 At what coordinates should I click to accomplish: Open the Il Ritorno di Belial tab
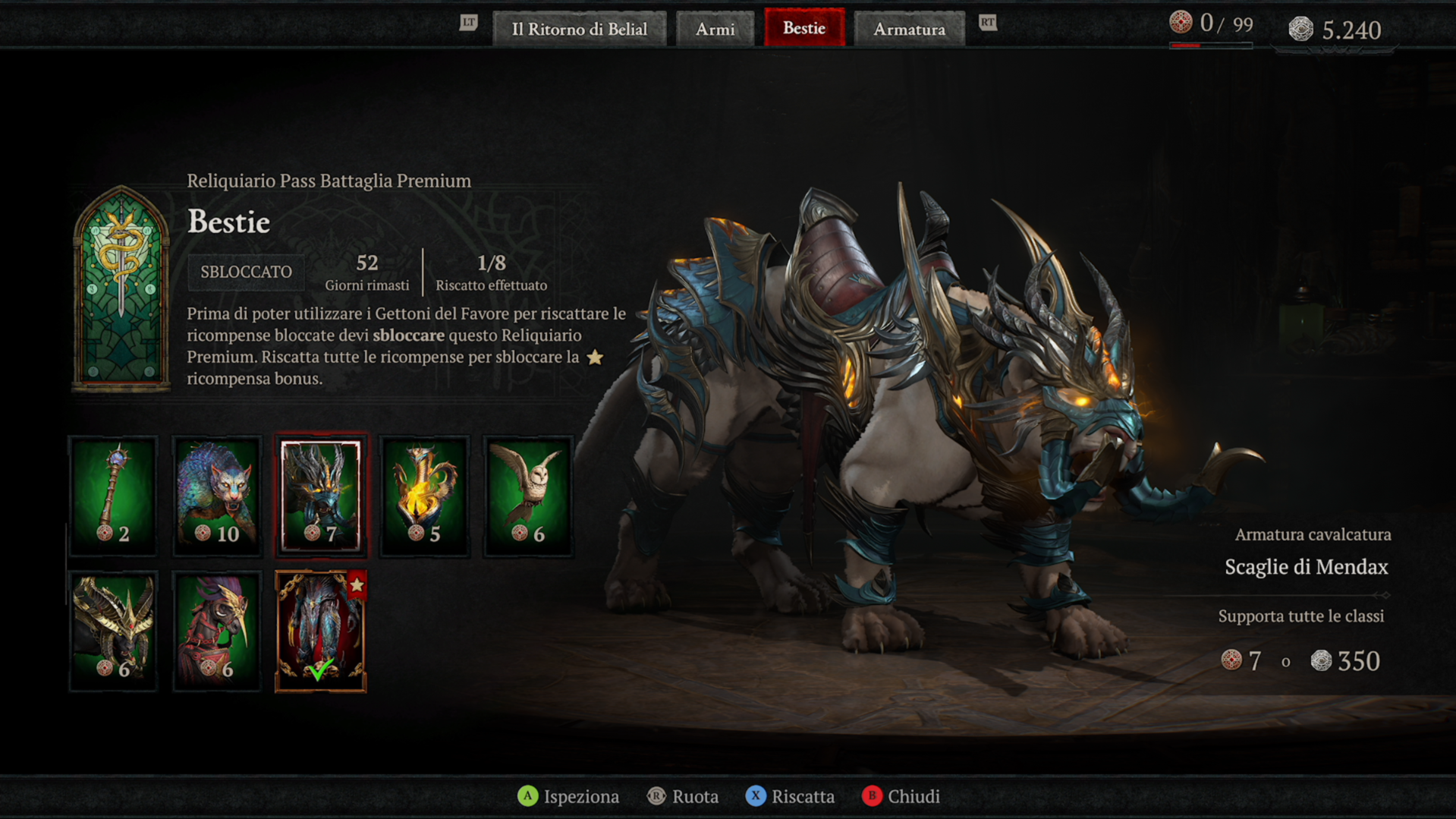(579, 29)
